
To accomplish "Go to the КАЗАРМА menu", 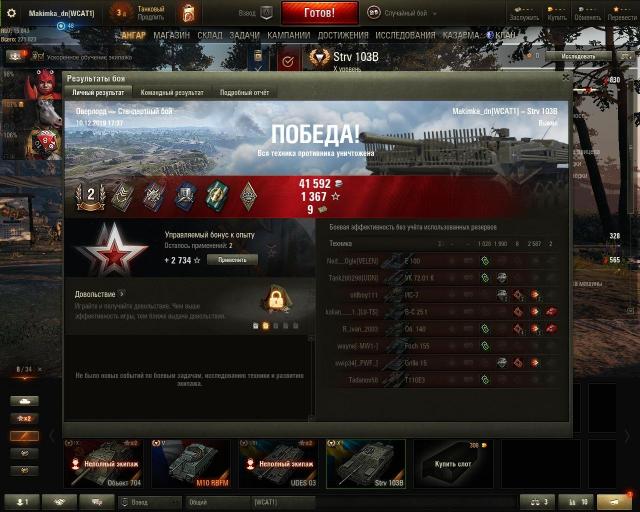I will [460, 35].
